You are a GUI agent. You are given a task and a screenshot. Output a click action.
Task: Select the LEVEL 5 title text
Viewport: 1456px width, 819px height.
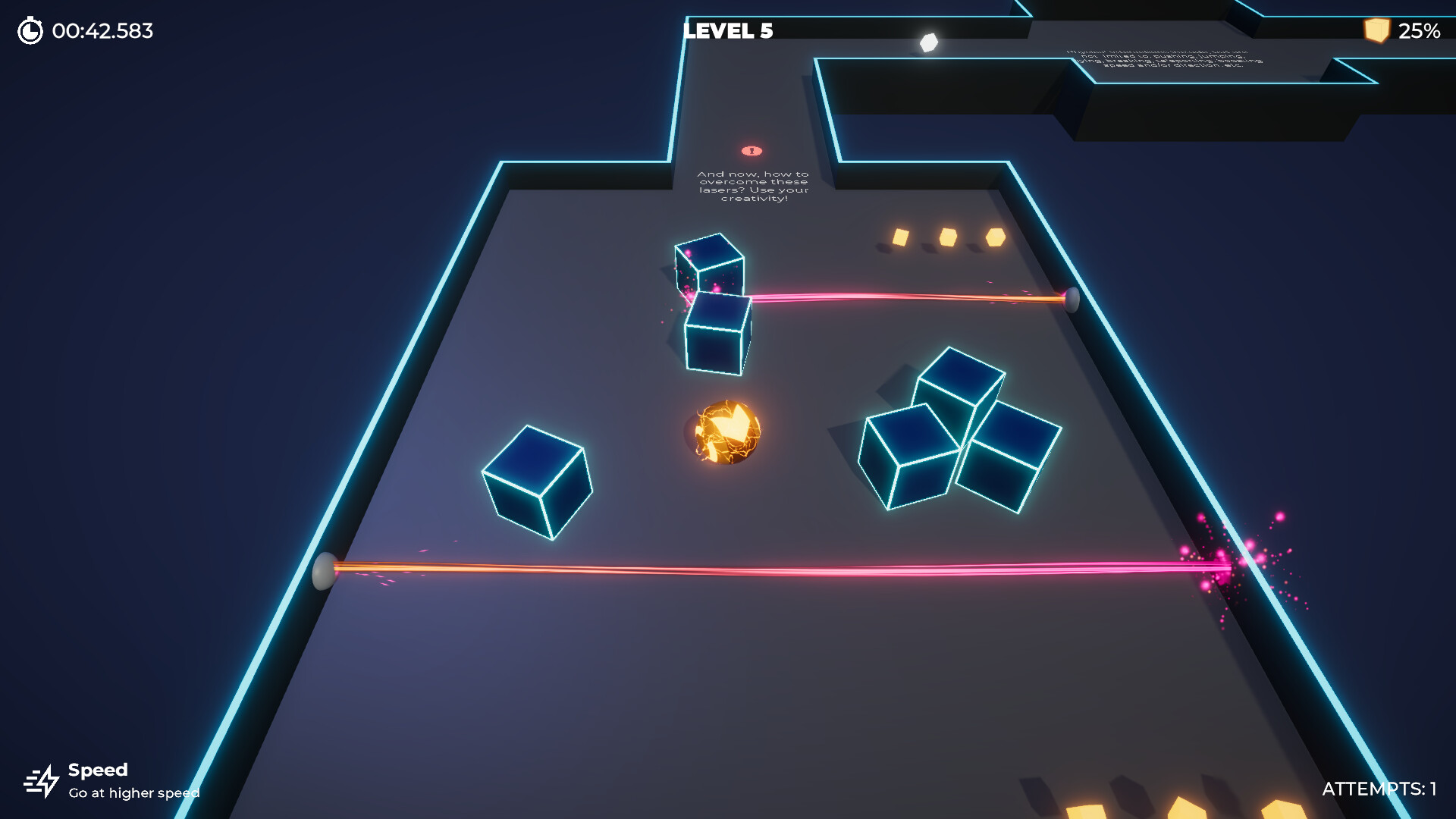726,32
